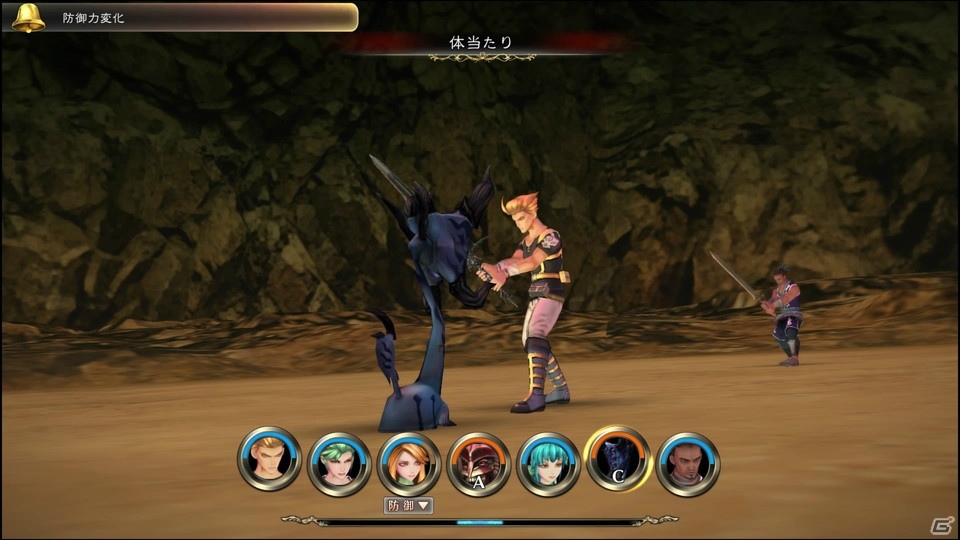
Task: Choose the red-masked enemy A portrait
Action: click(x=479, y=463)
